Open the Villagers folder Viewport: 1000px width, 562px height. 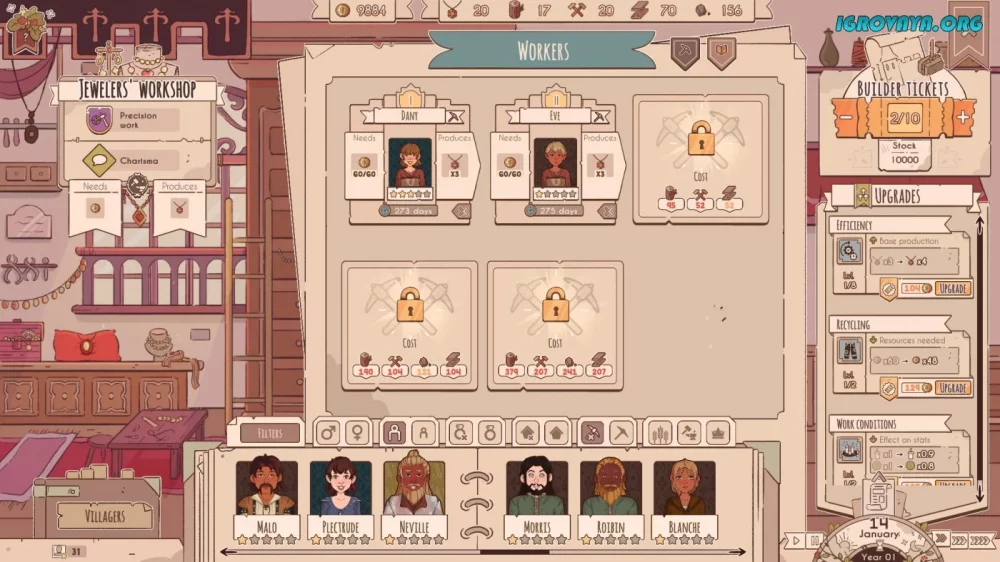(x=103, y=516)
